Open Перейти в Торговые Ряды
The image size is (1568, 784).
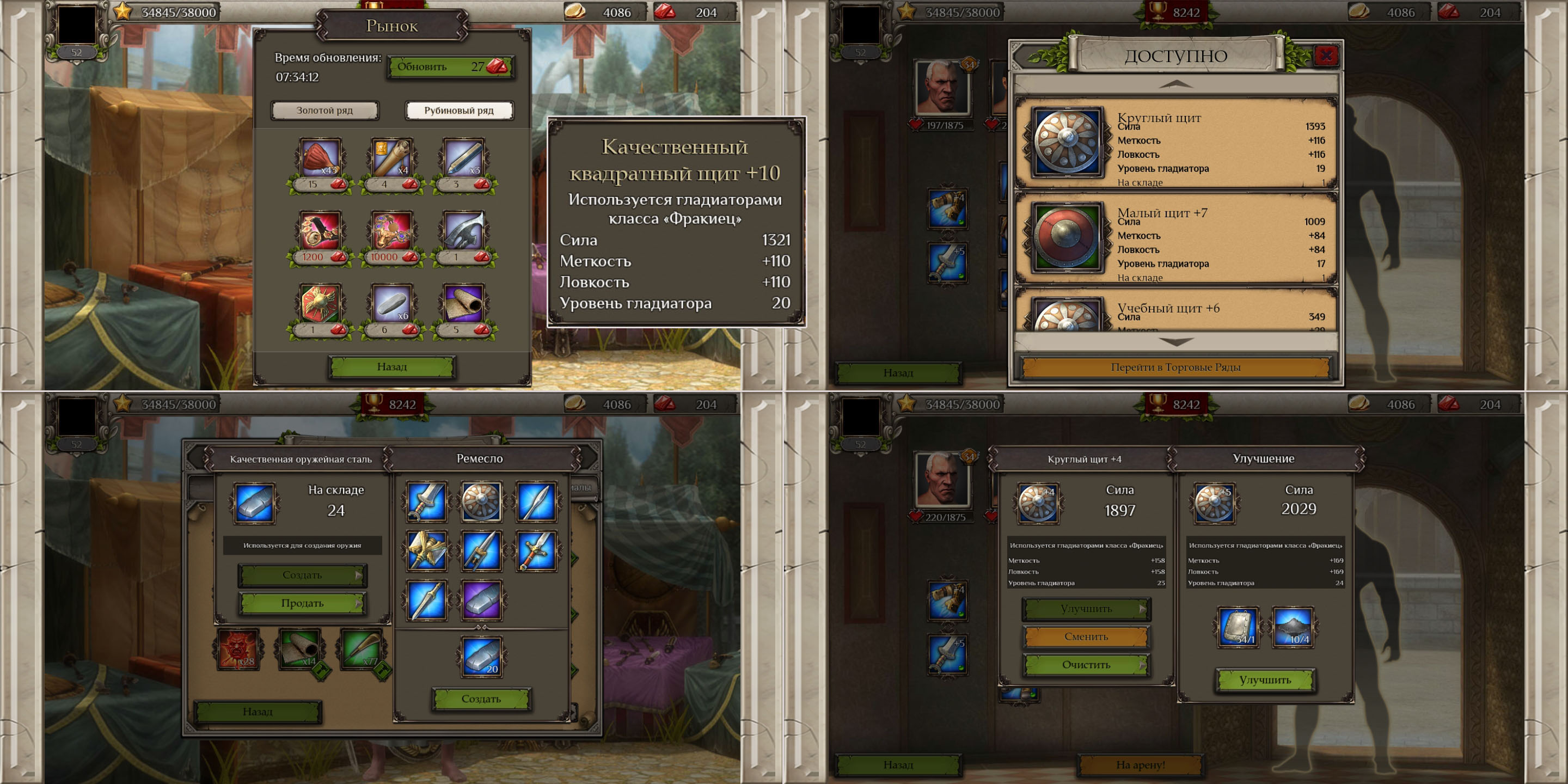click(1175, 367)
